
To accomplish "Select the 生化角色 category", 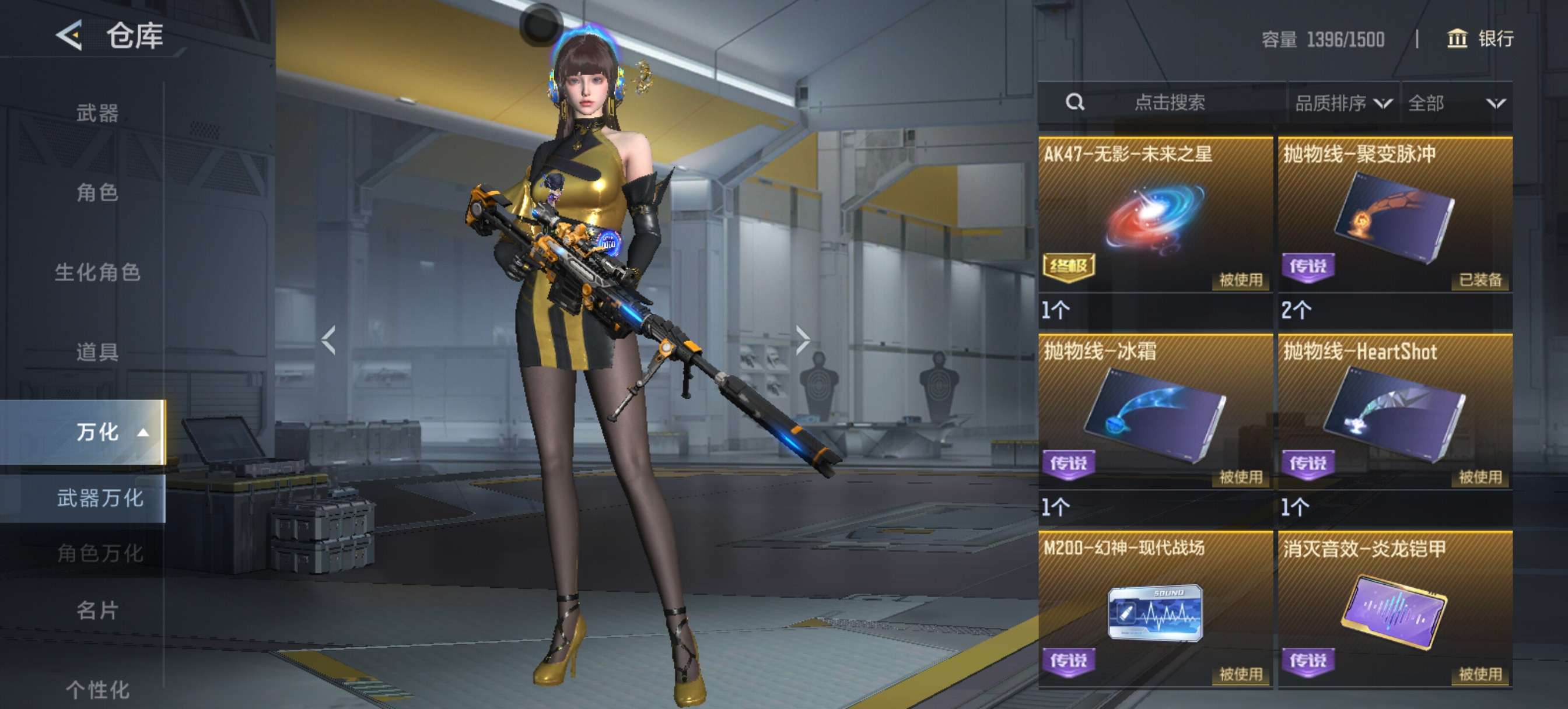I will tap(97, 272).
